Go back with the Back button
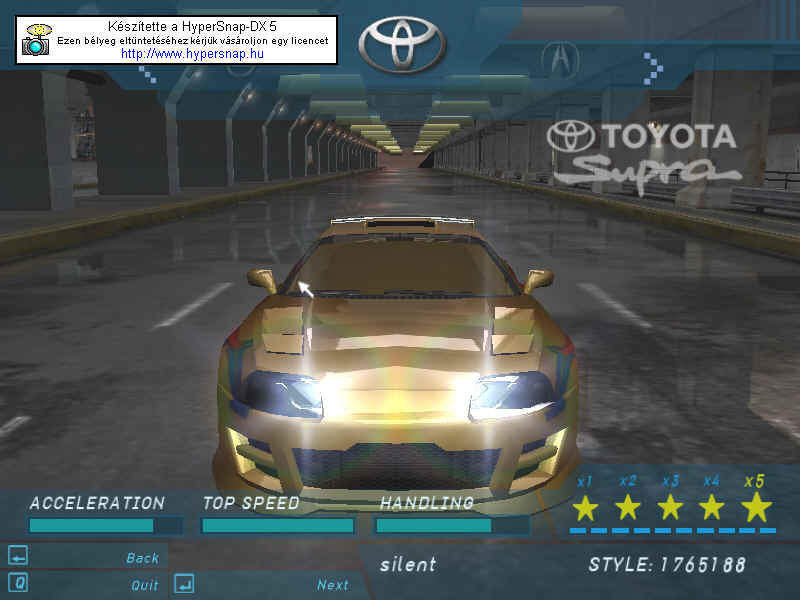This screenshot has height=600, width=800. click(x=142, y=558)
